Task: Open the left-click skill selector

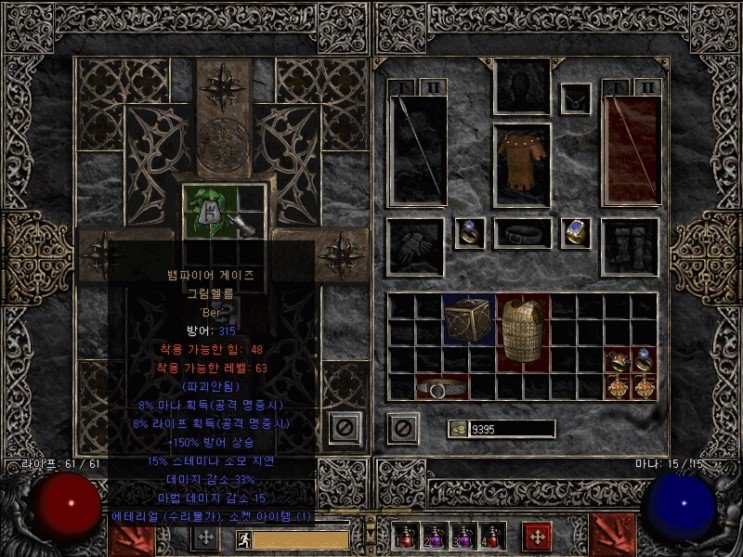Action: click(x=126, y=536)
